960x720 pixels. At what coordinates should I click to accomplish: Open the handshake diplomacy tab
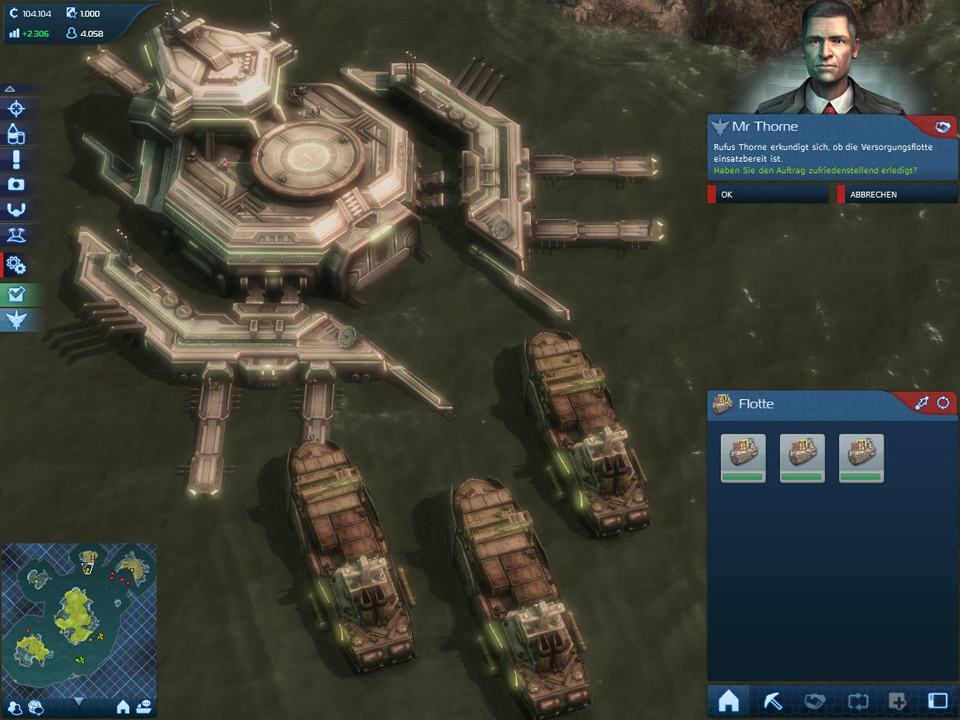click(812, 701)
